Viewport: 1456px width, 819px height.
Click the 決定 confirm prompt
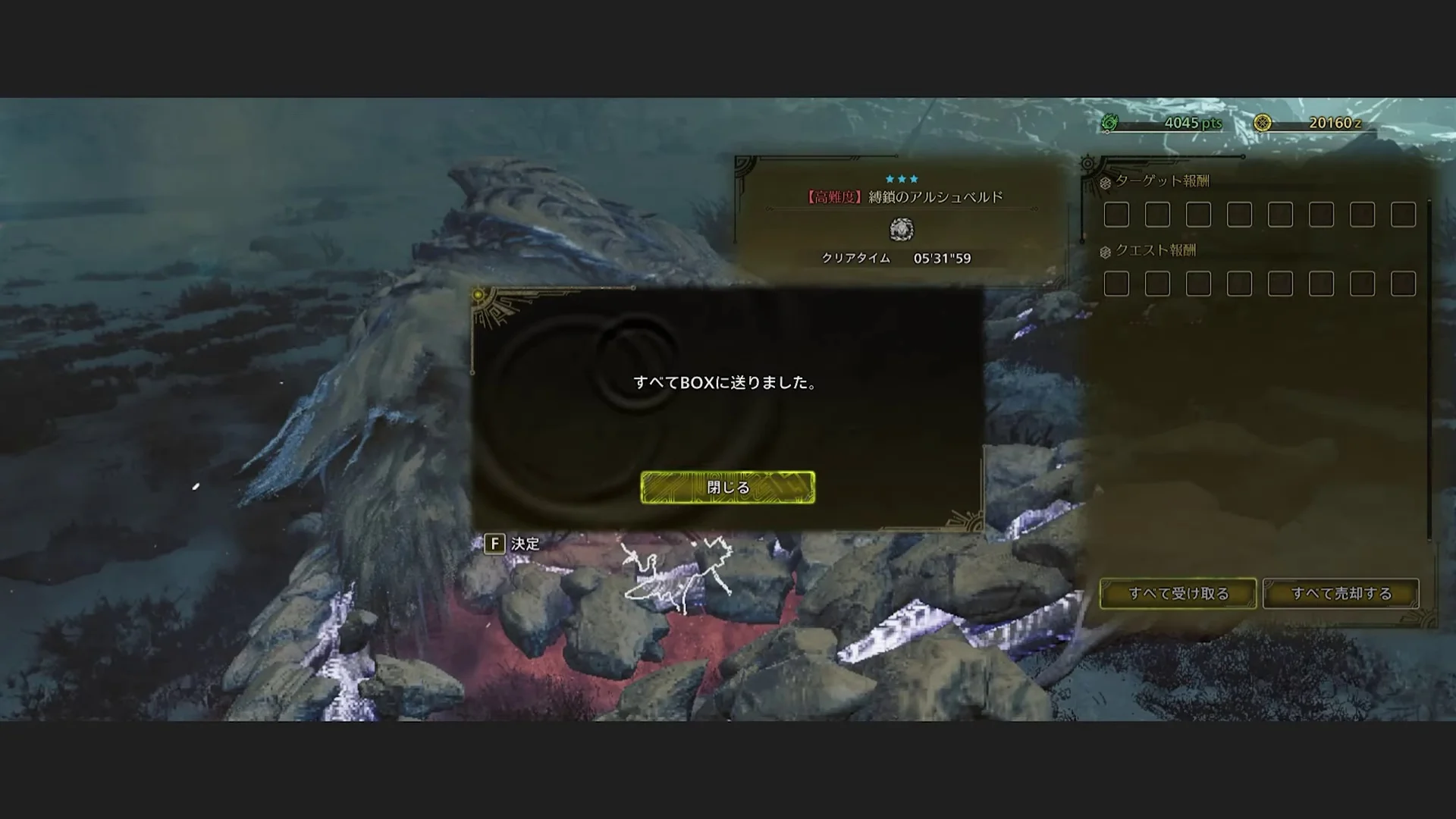(527, 545)
